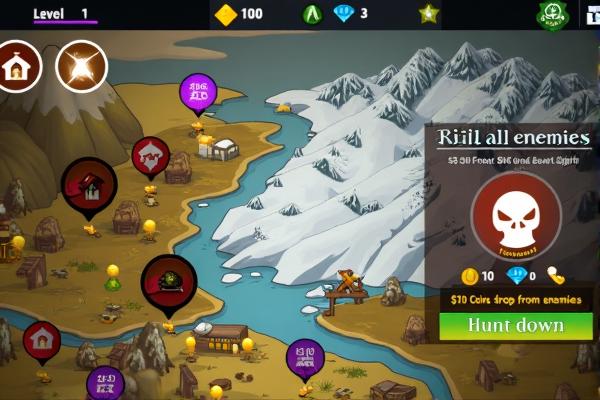The height and width of the screenshot is (400, 600).
Task: Select the purple marker near the bottom river
Action: point(305,357)
